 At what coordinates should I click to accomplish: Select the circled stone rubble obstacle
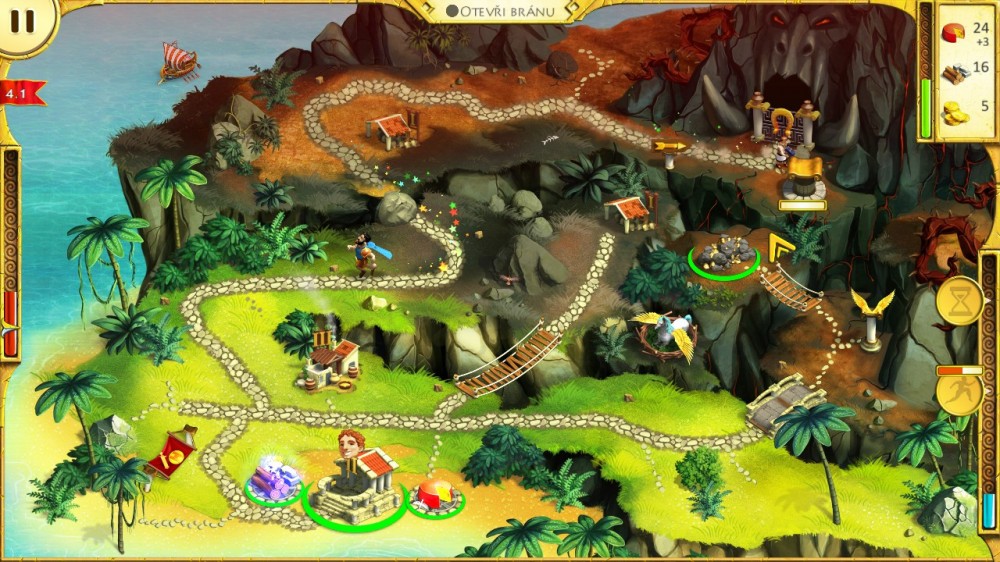tap(723, 256)
